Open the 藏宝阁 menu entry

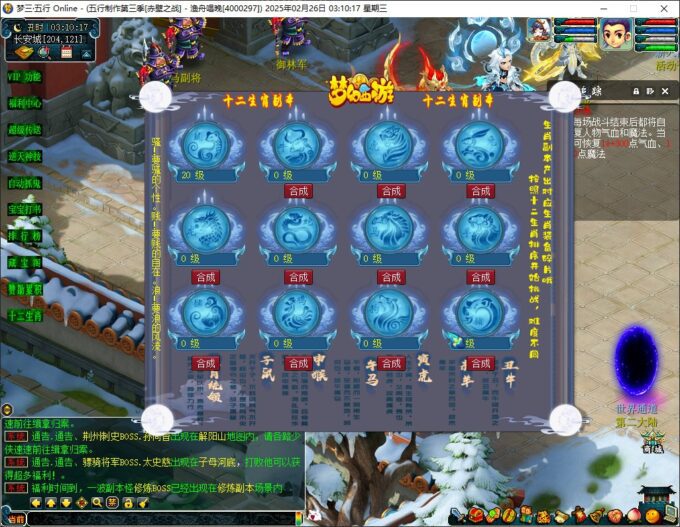point(25,263)
